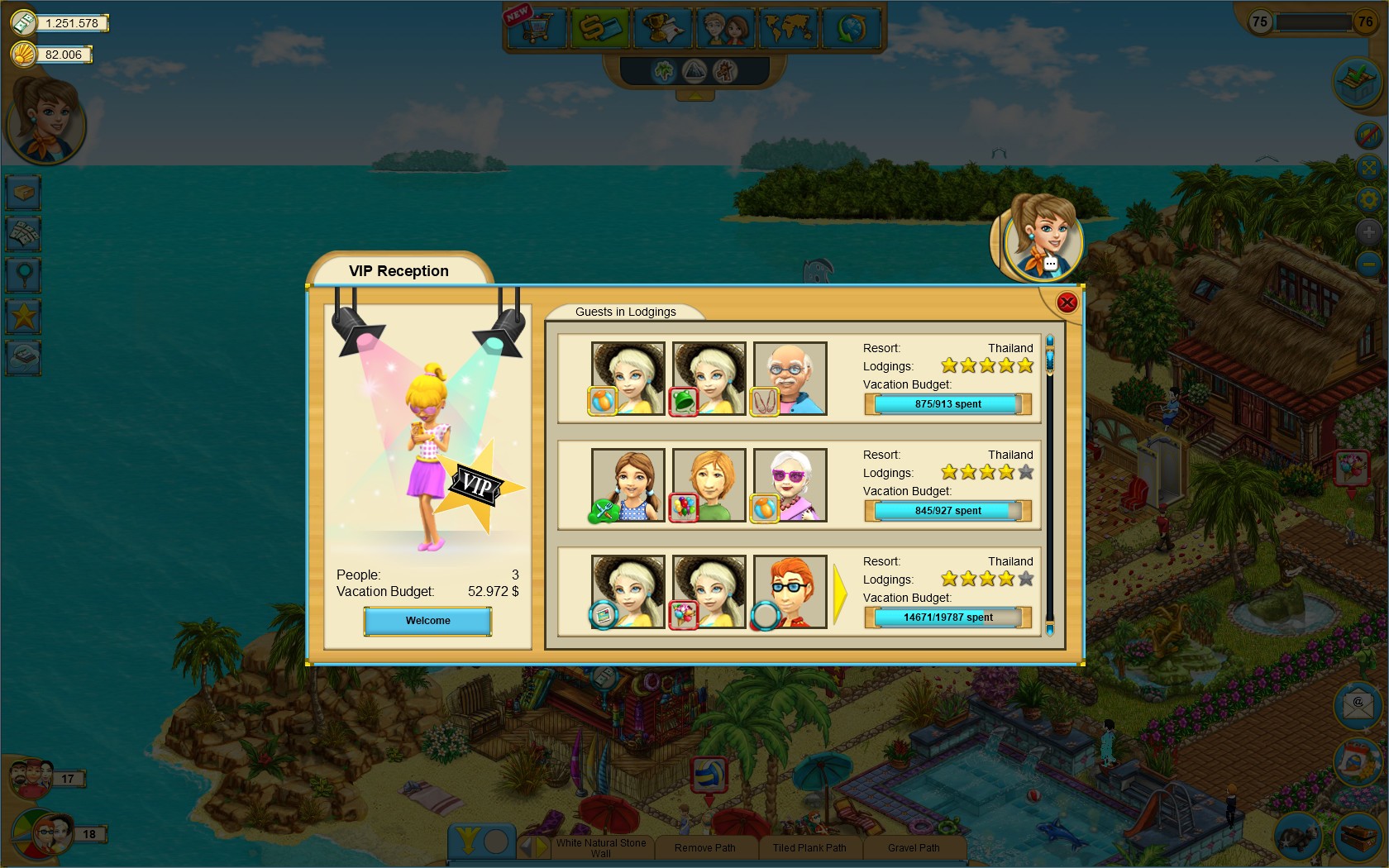This screenshot has height=868, width=1389.
Task: Toggle fullscreen with the arrows button
Action: pyautogui.click(x=1368, y=168)
